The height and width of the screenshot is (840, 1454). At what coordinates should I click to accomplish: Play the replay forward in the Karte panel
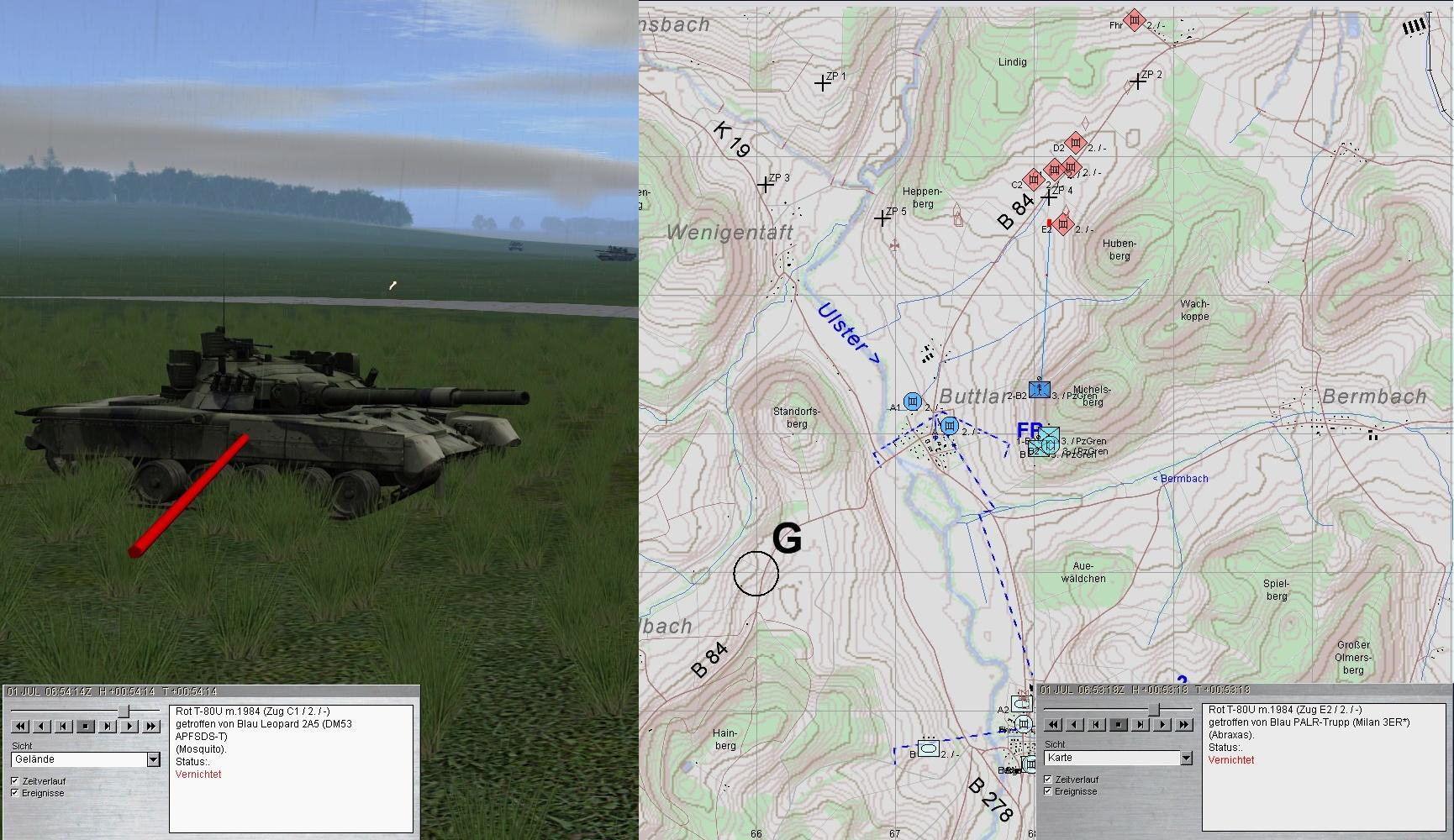click(1162, 725)
